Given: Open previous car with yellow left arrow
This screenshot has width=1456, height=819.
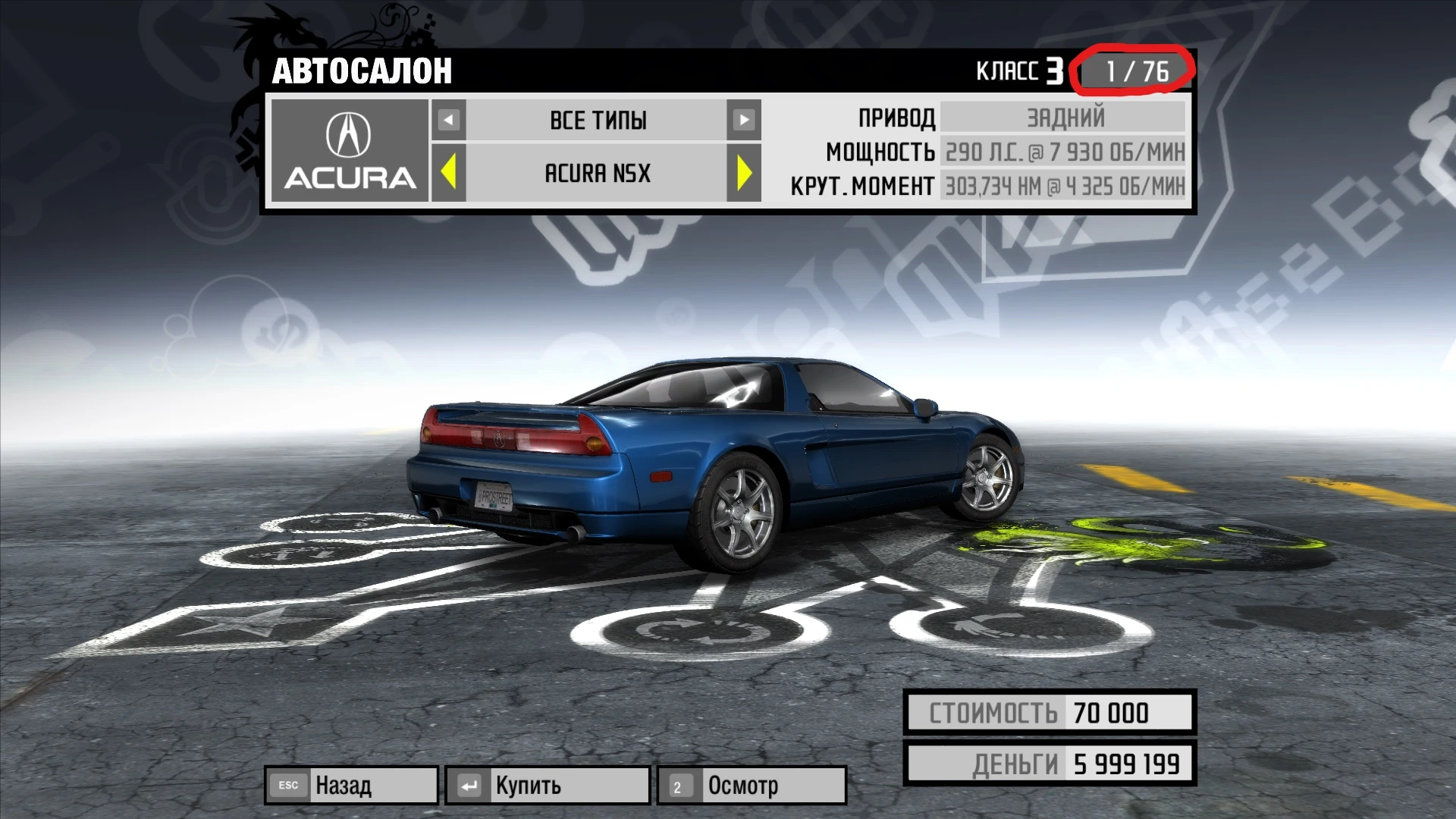Looking at the screenshot, I should 448,174.
